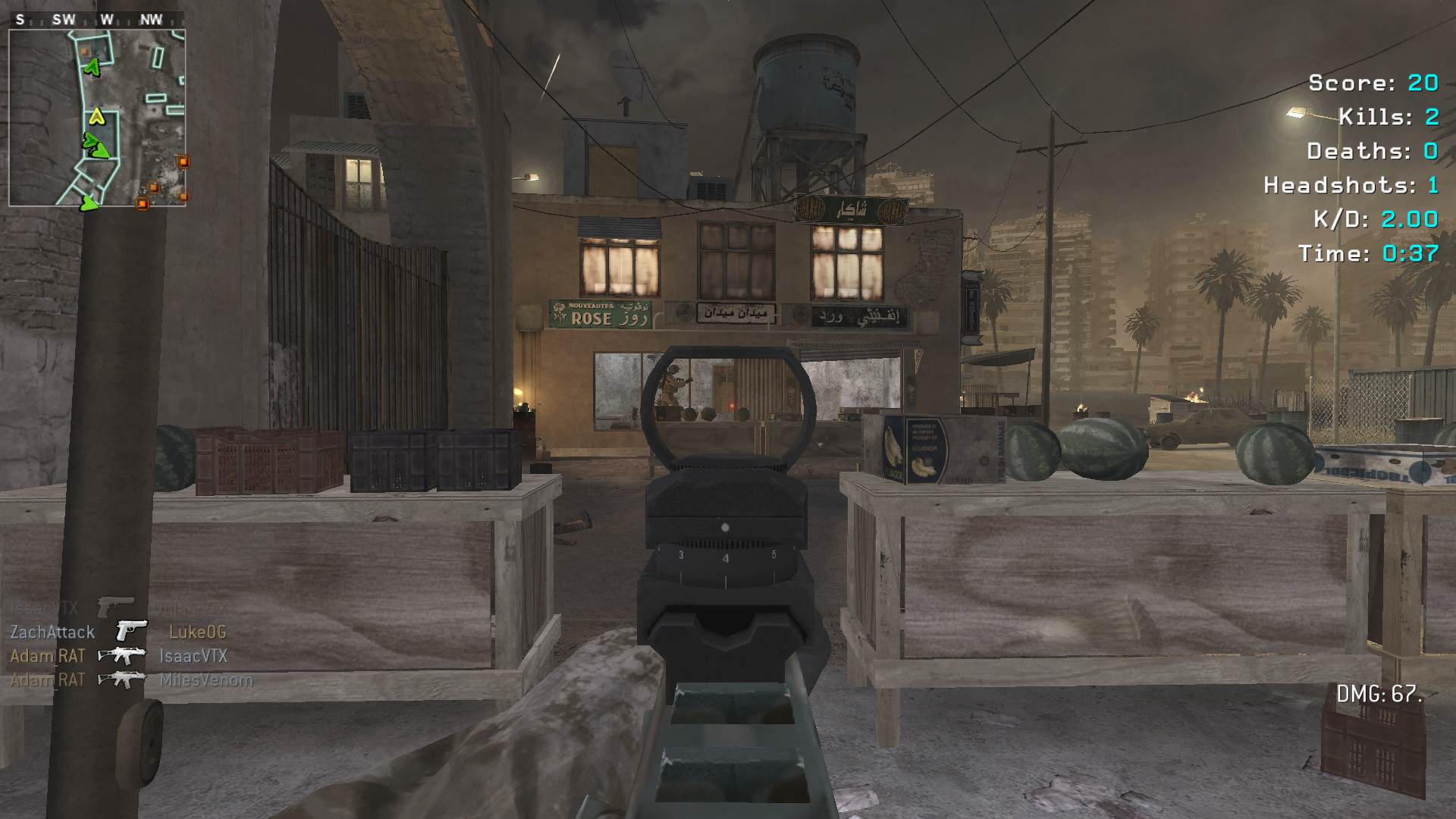Click the Adam_RAT killed IsaacVTX feed row
This screenshot has width=1456, height=819.
point(118,656)
